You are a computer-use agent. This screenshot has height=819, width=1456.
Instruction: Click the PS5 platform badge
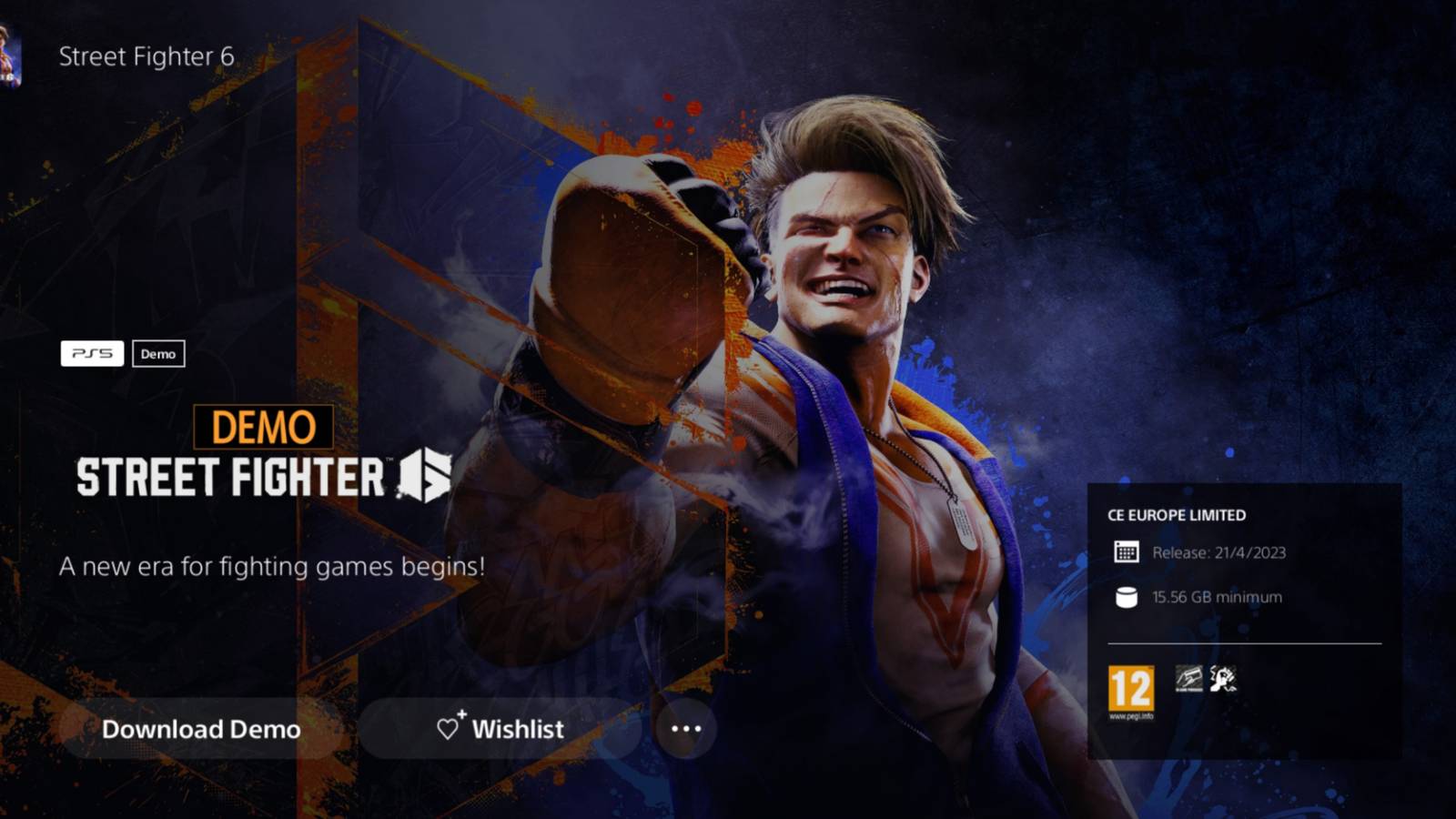[x=94, y=354]
